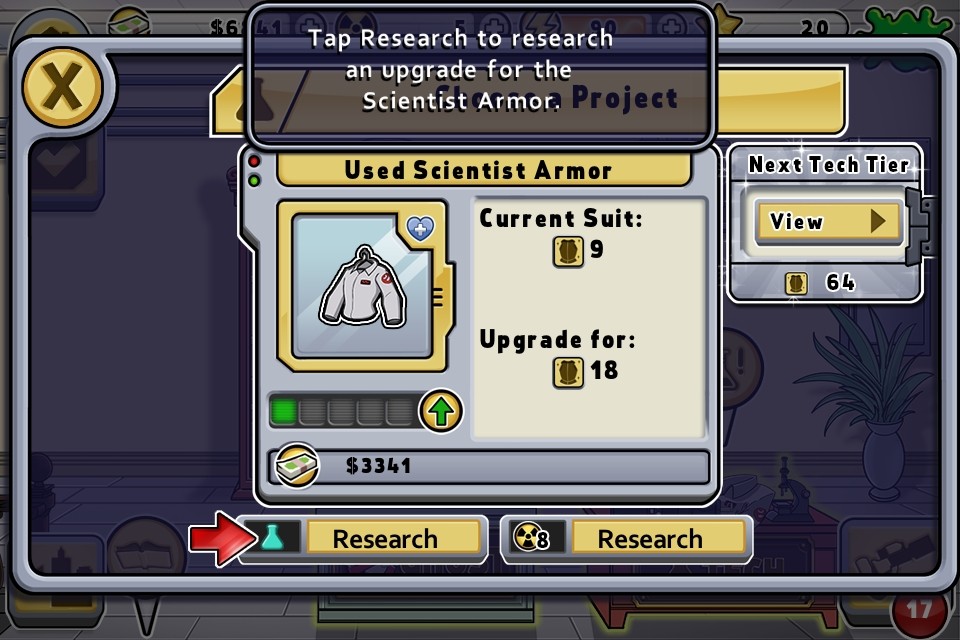
Task: Tap the green upgrade arrow icon
Action: 439,411
